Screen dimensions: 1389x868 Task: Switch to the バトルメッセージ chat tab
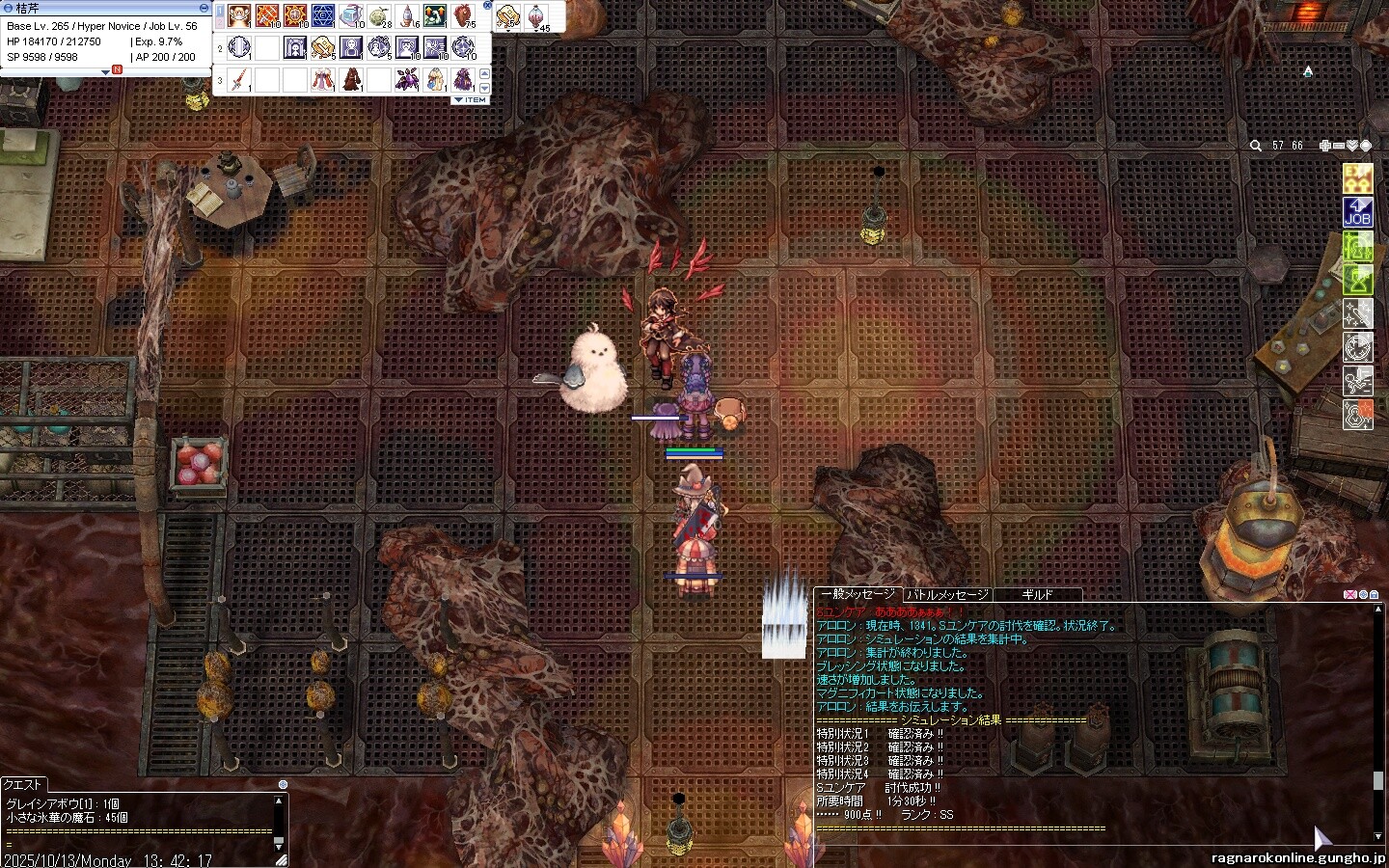coord(948,595)
